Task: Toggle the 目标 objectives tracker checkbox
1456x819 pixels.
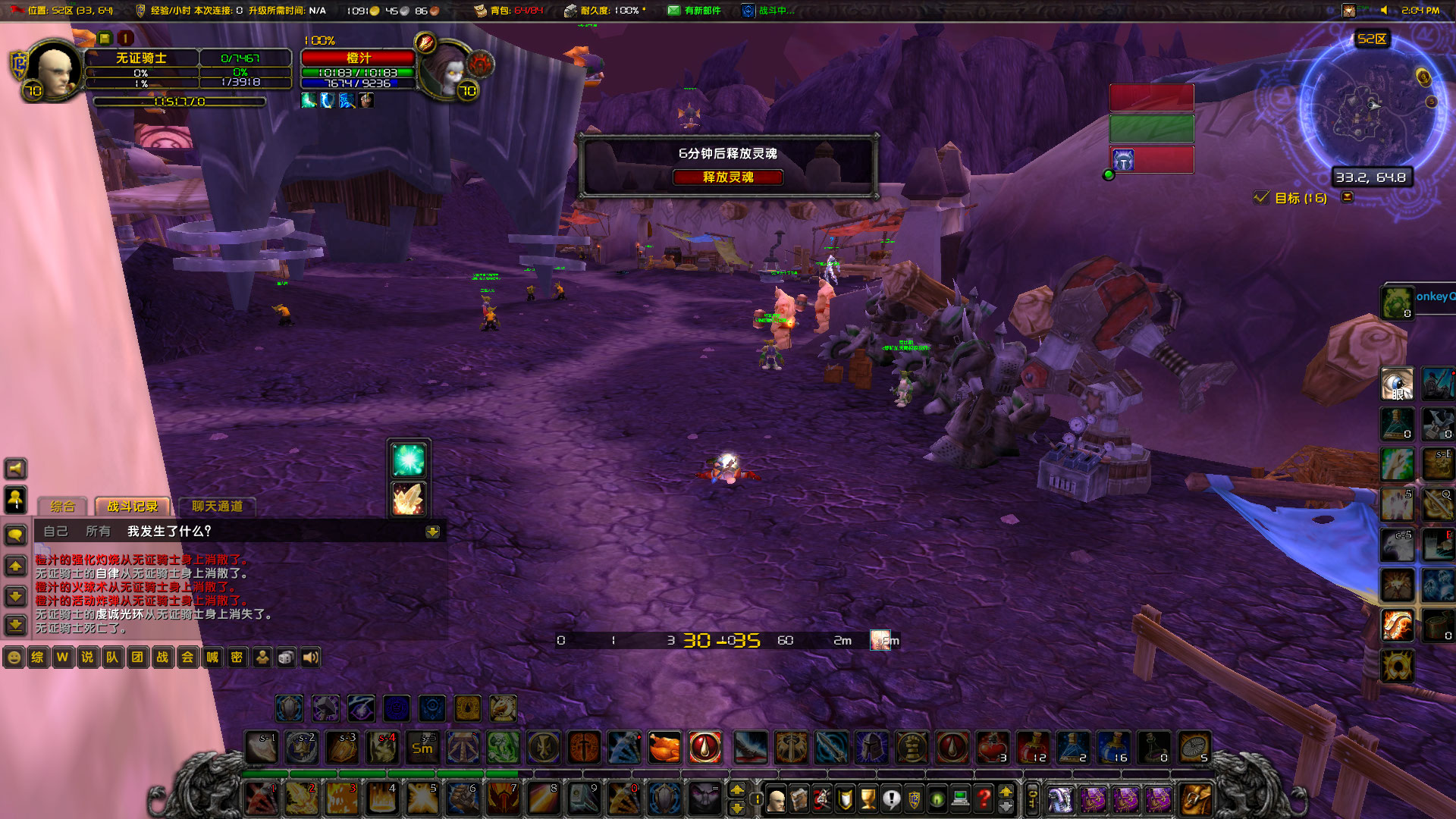Action: click(1262, 198)
